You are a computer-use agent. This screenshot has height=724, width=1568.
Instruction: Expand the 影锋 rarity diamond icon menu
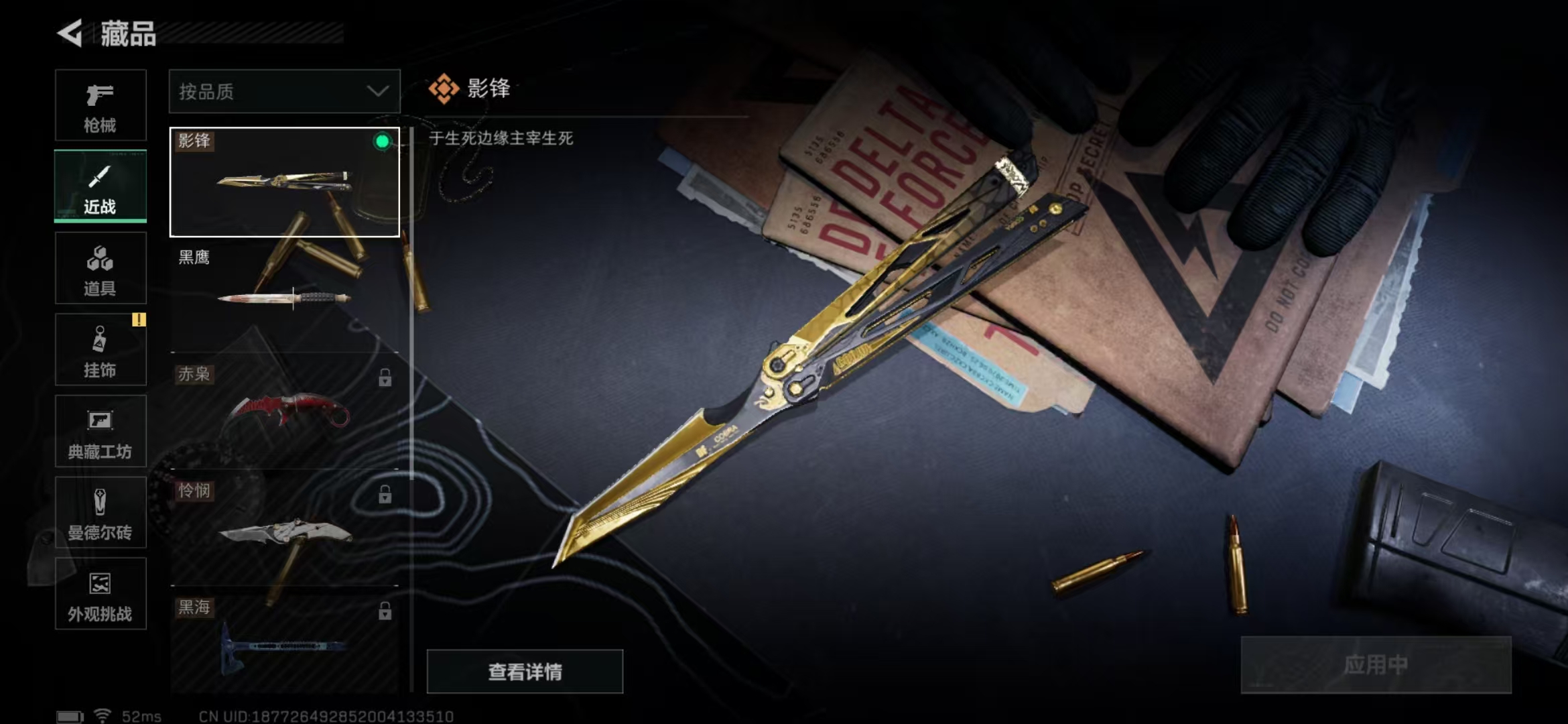[x=445, y=87]
